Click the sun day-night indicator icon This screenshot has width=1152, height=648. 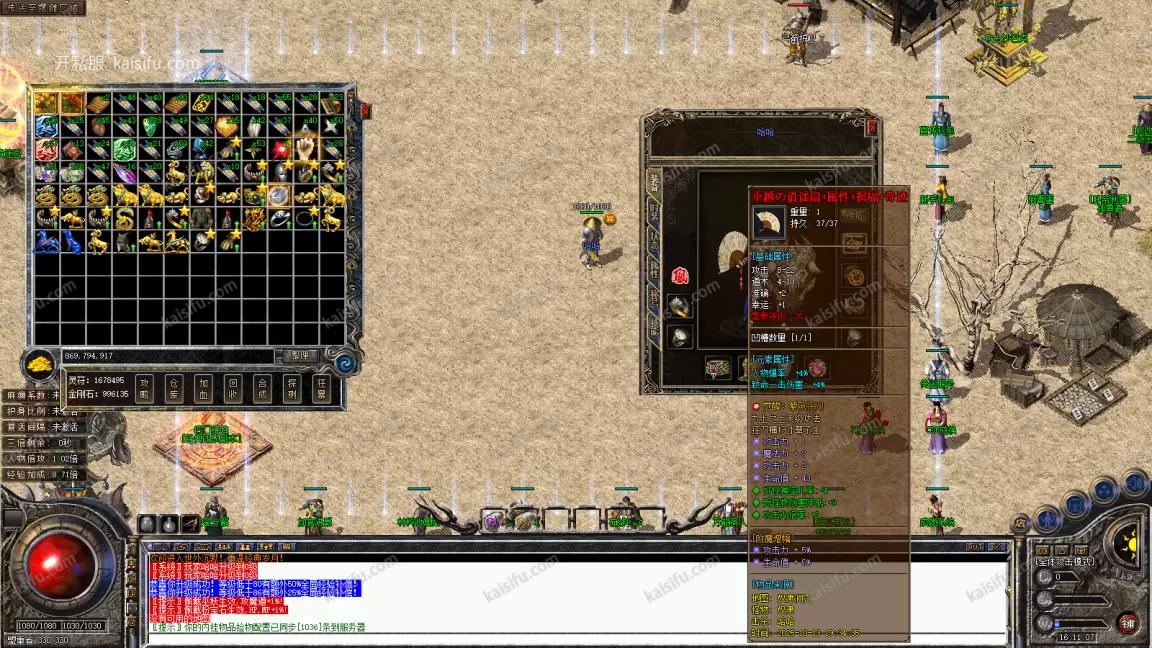[x=1127, y=545]
